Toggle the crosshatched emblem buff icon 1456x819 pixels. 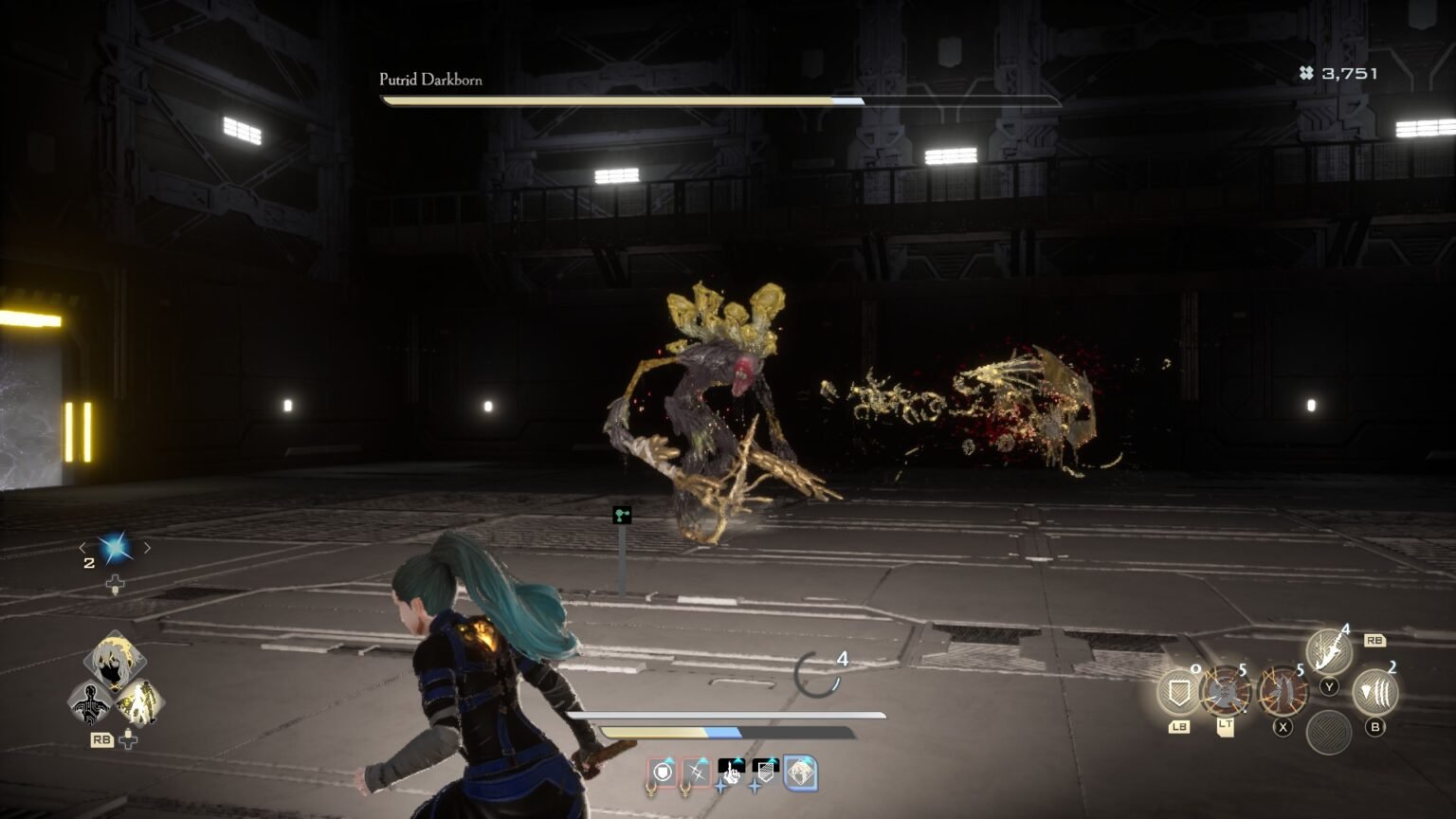click(764, 772)
